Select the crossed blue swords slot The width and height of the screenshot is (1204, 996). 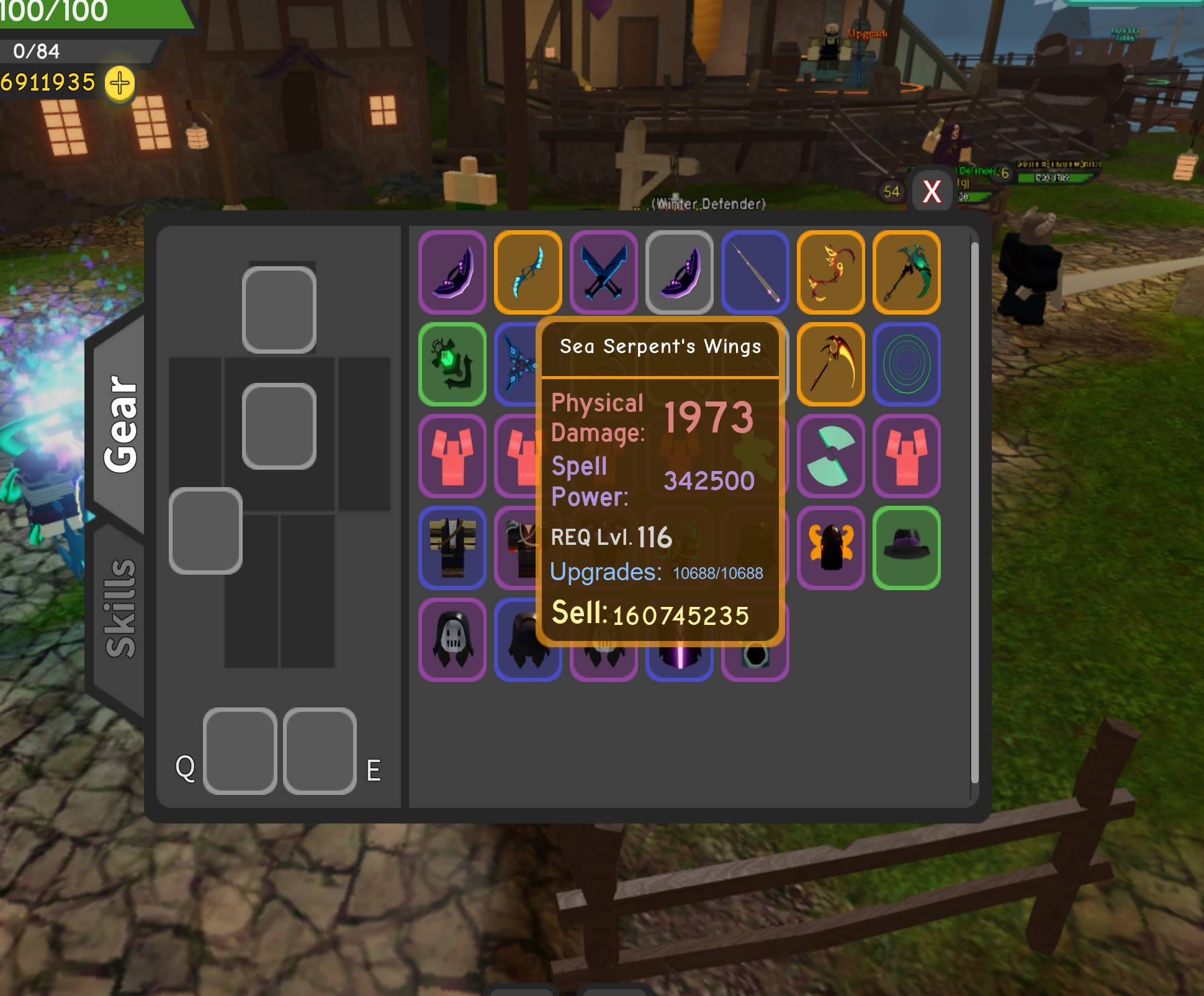click(x=603, y=272)
